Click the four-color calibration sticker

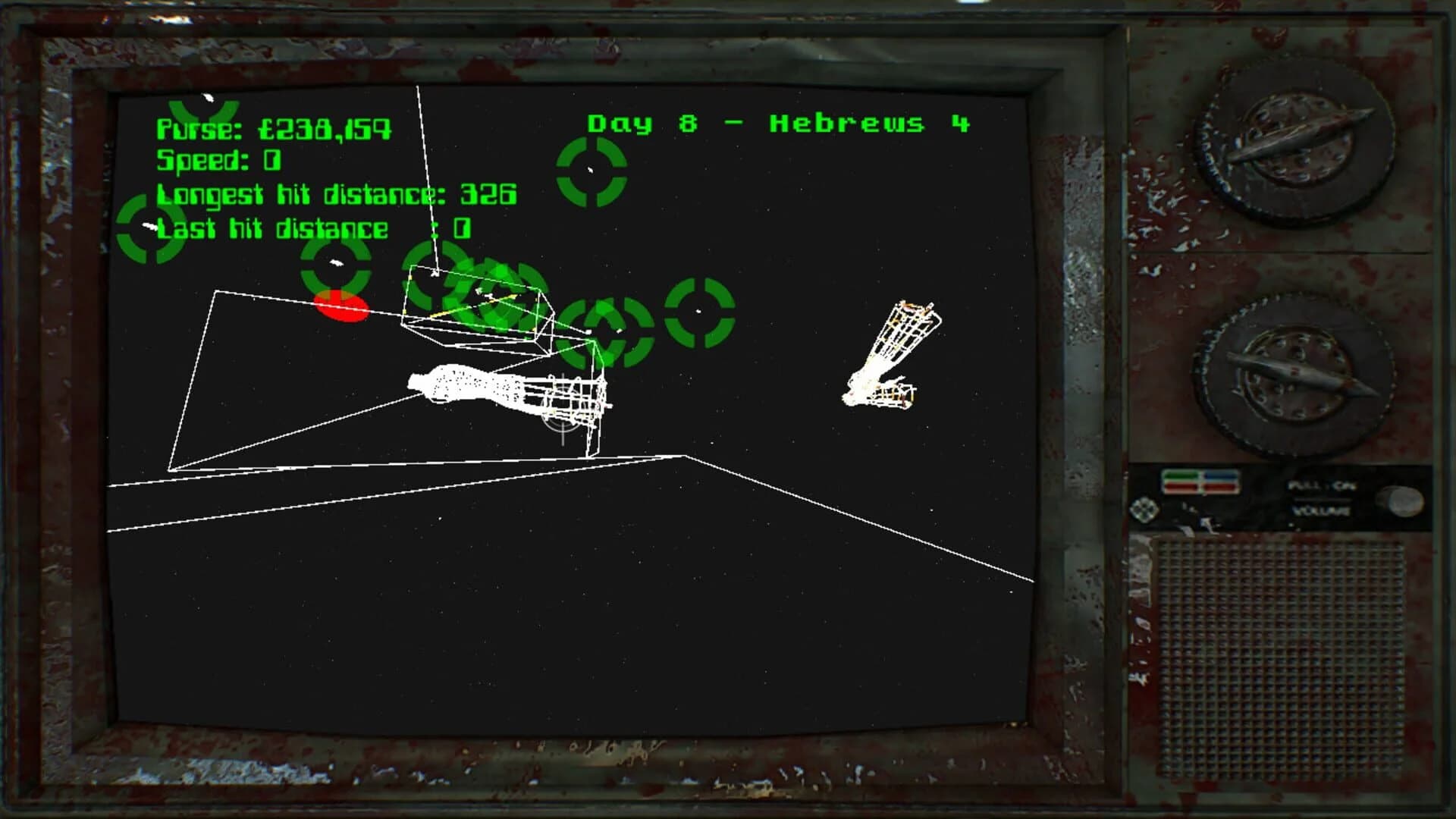[1203, 480]
